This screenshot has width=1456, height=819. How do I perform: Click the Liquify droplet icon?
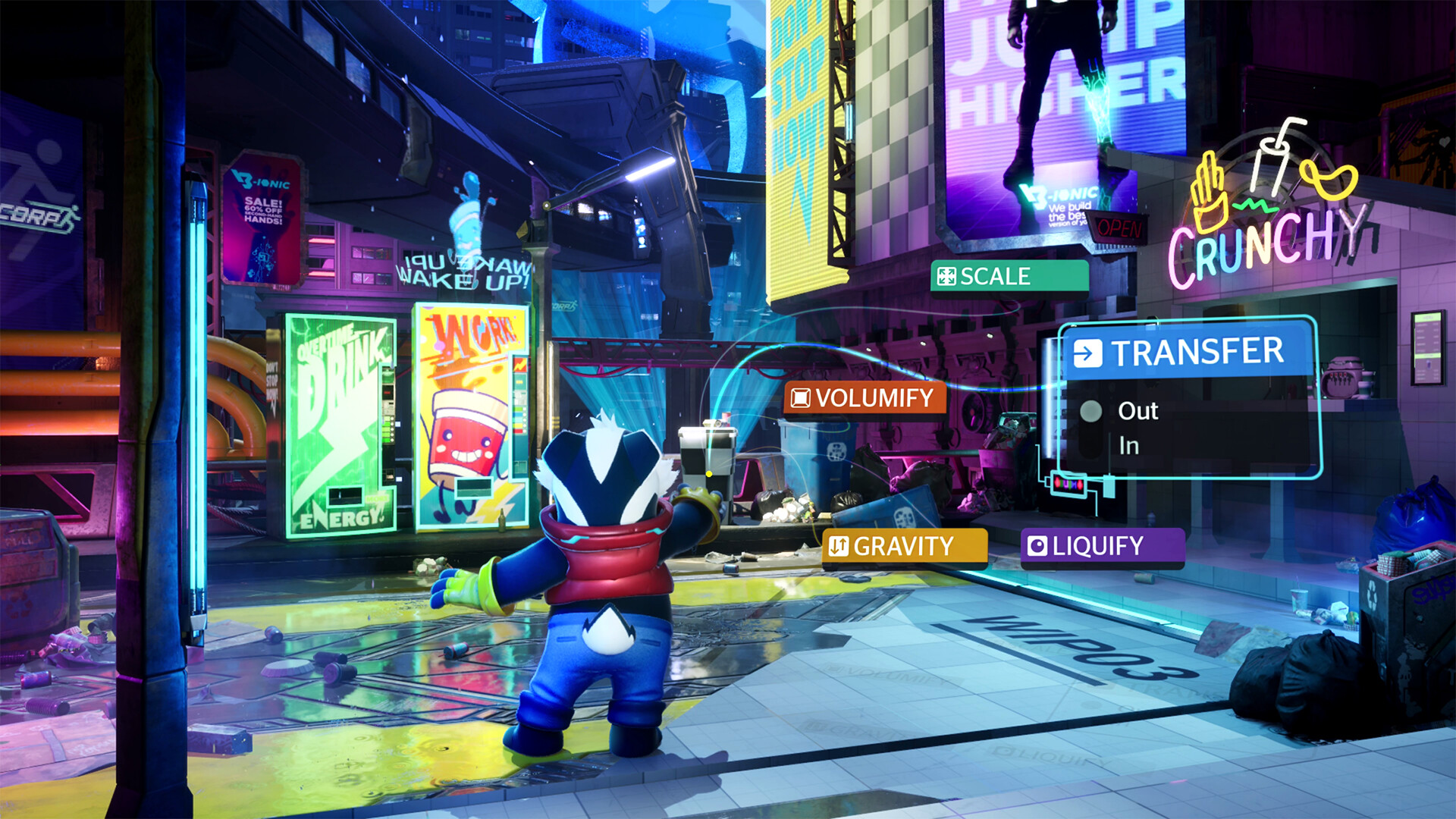1038,545
